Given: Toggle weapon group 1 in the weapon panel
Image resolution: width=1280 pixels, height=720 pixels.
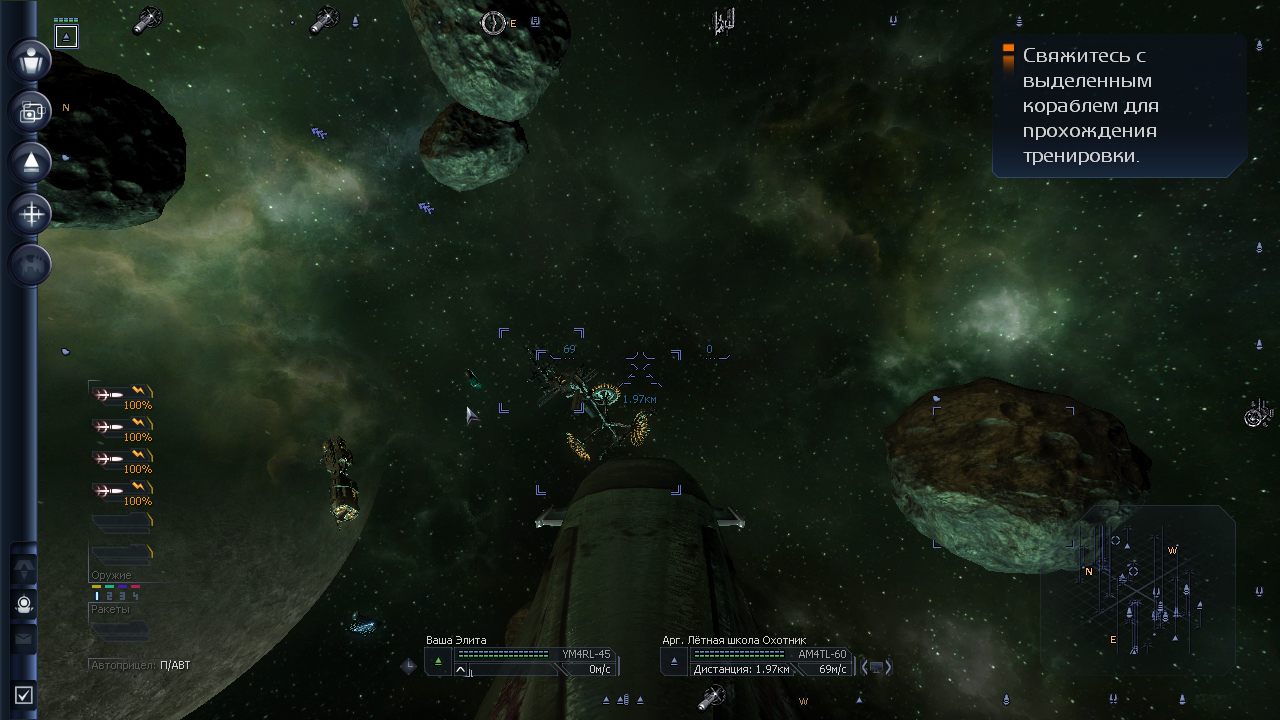Looking at the screenshot, I should point(97,595).
